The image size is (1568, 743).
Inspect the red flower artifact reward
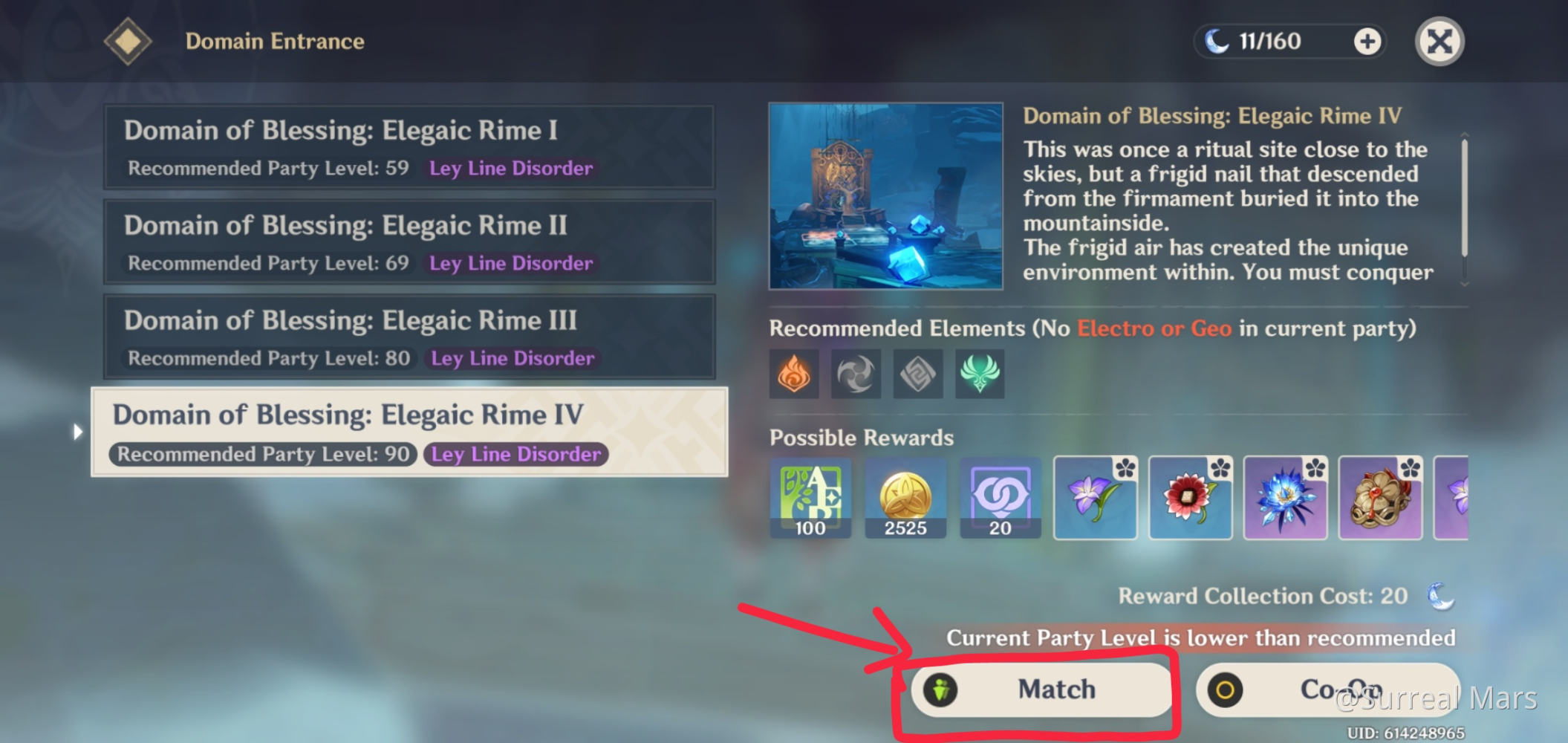coord(1190,497)
